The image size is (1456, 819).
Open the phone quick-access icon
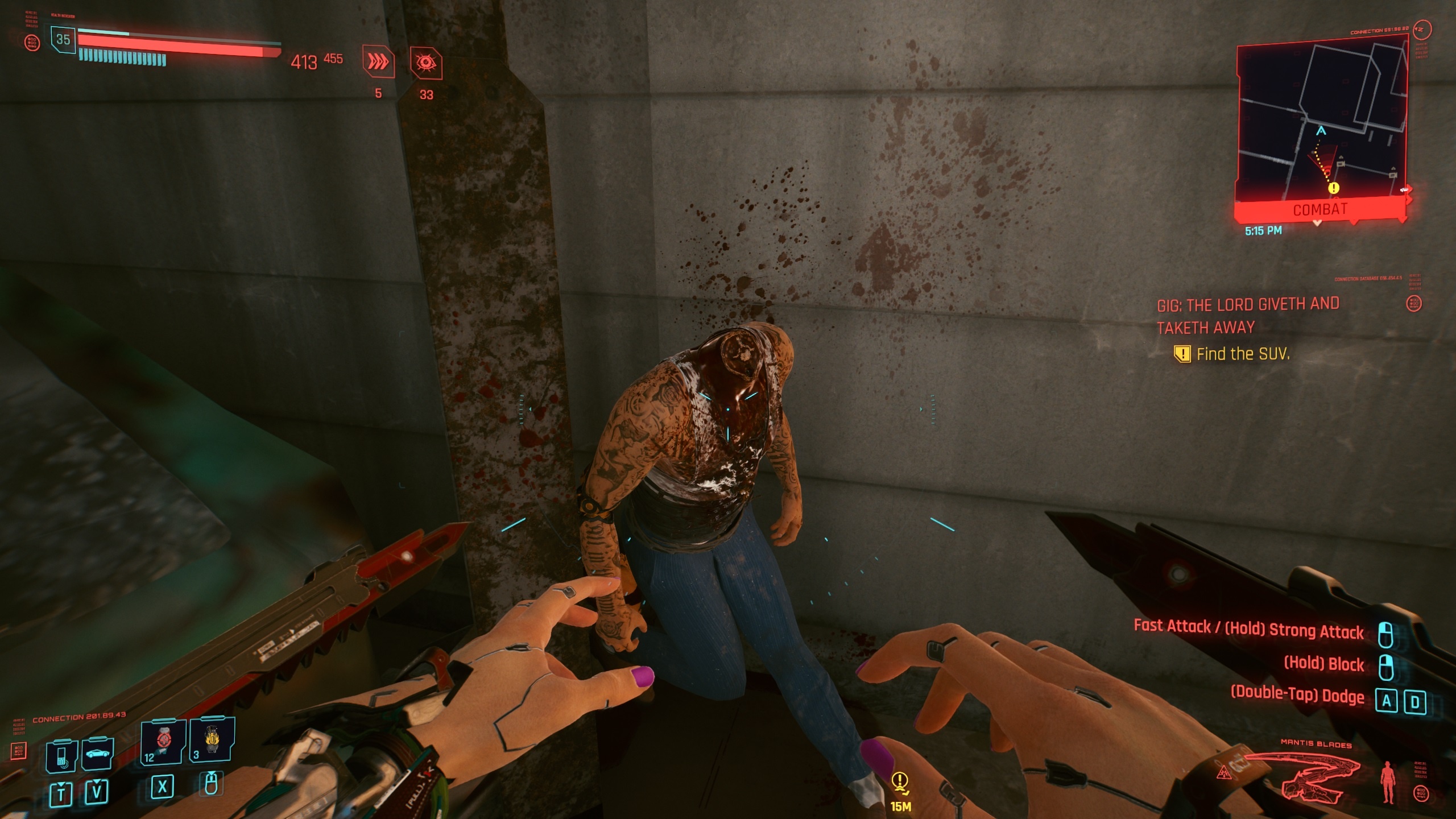pos(61,756)
